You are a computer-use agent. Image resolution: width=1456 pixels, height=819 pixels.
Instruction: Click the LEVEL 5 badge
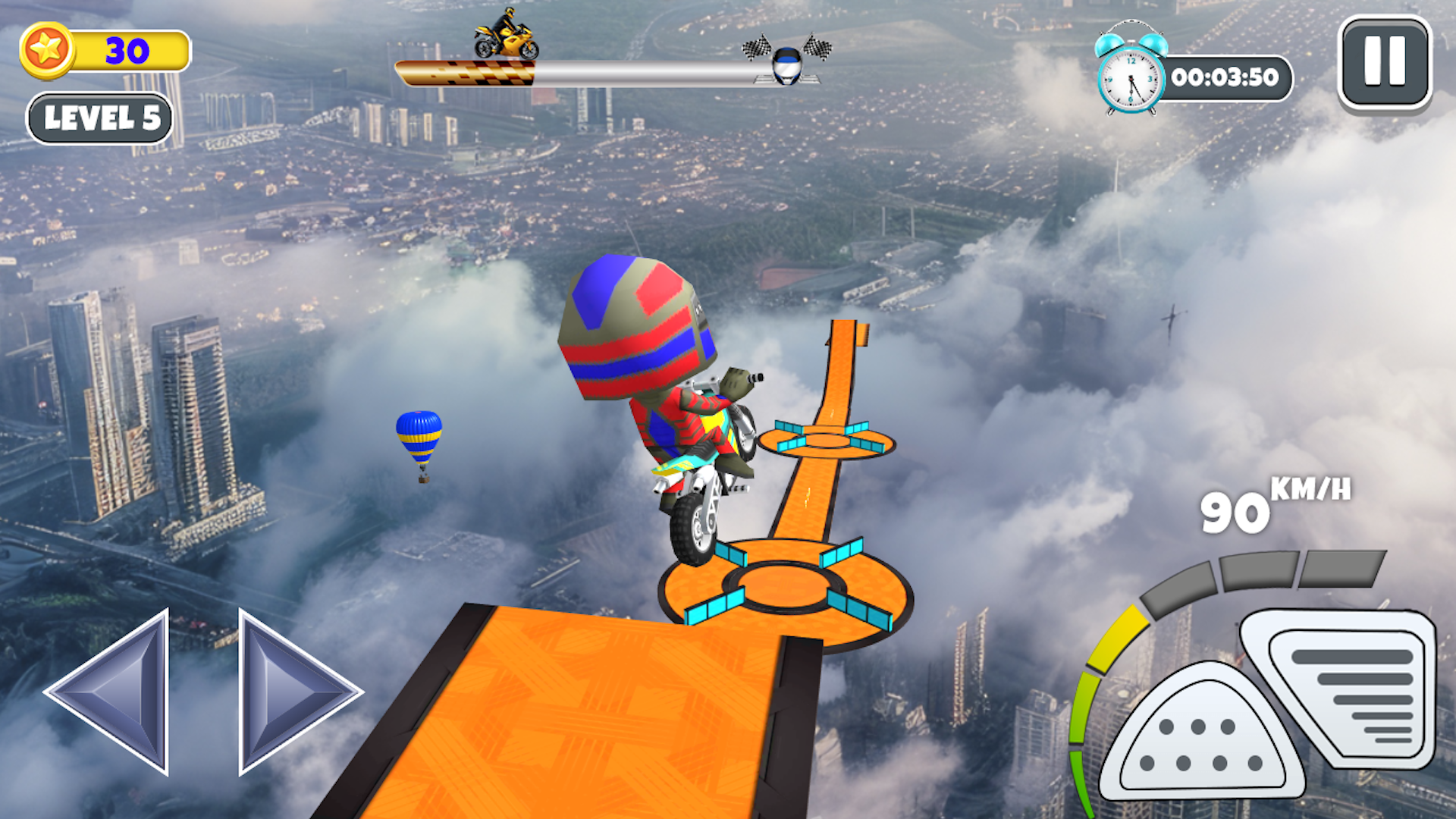click(x=100, y=118)
